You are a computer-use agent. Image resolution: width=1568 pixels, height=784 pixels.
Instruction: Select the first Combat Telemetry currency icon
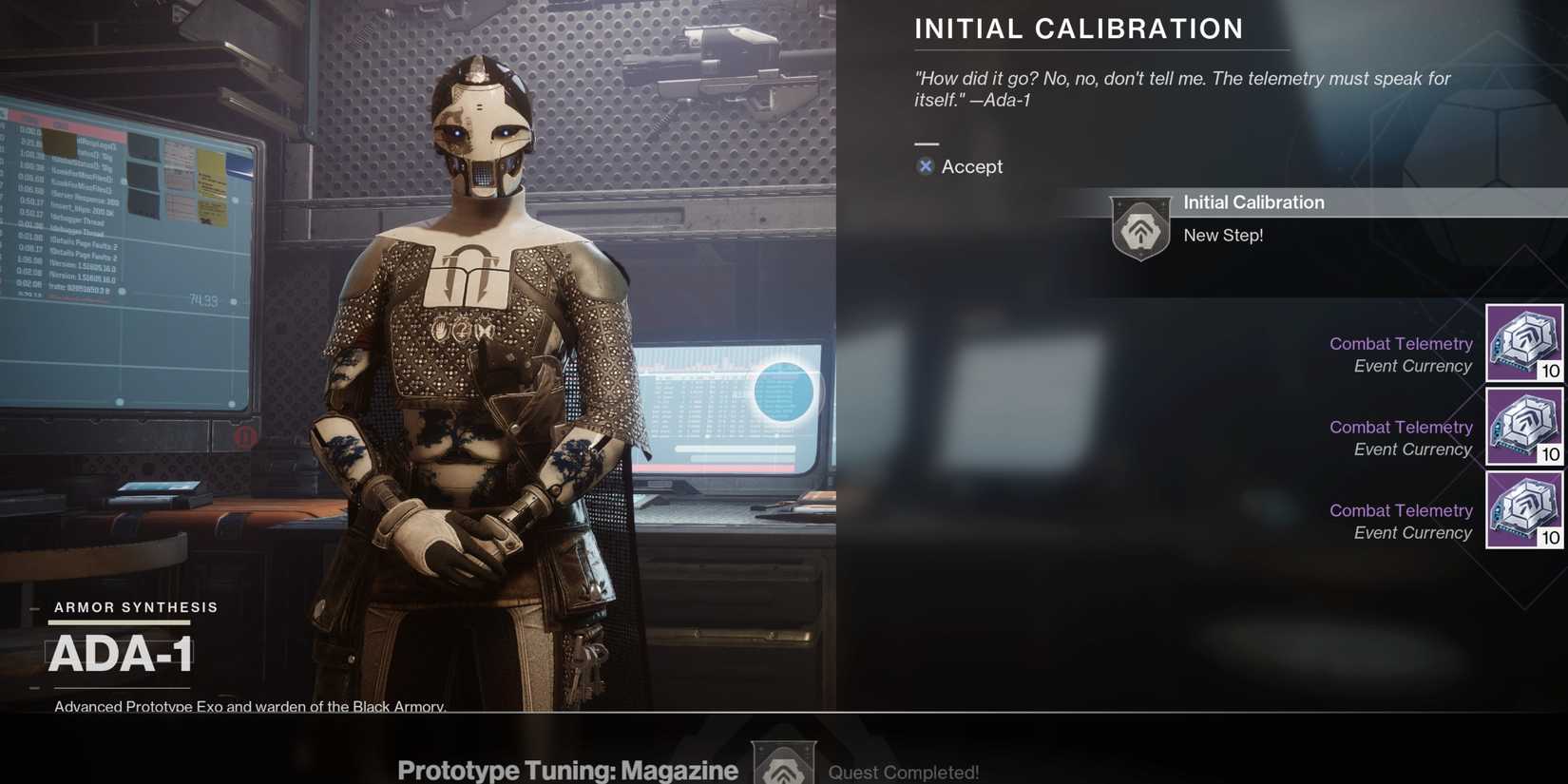coord(1524,343)
